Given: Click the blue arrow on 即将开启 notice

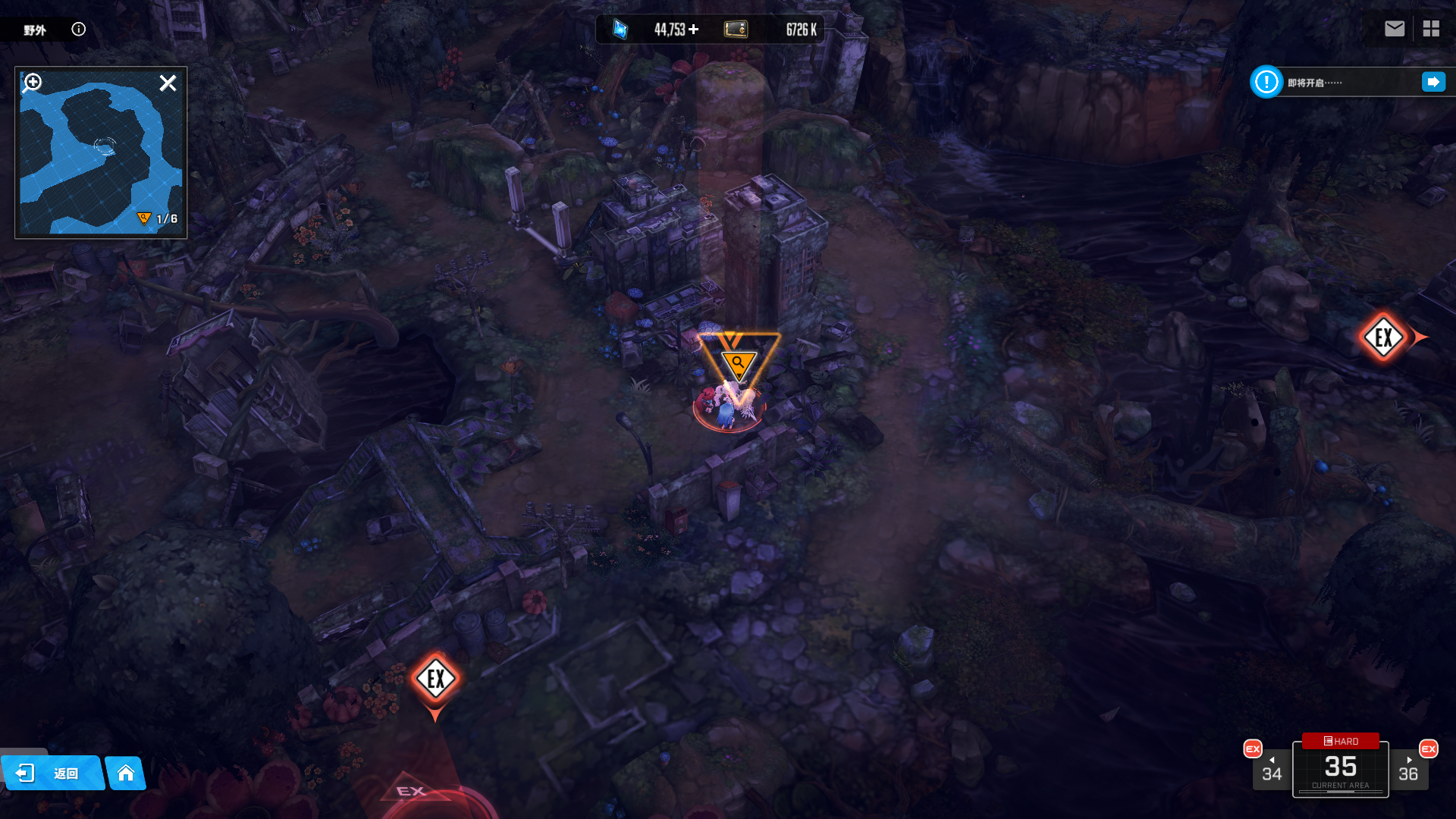Looking at the screenshot, I should [x=1433, y=82].
